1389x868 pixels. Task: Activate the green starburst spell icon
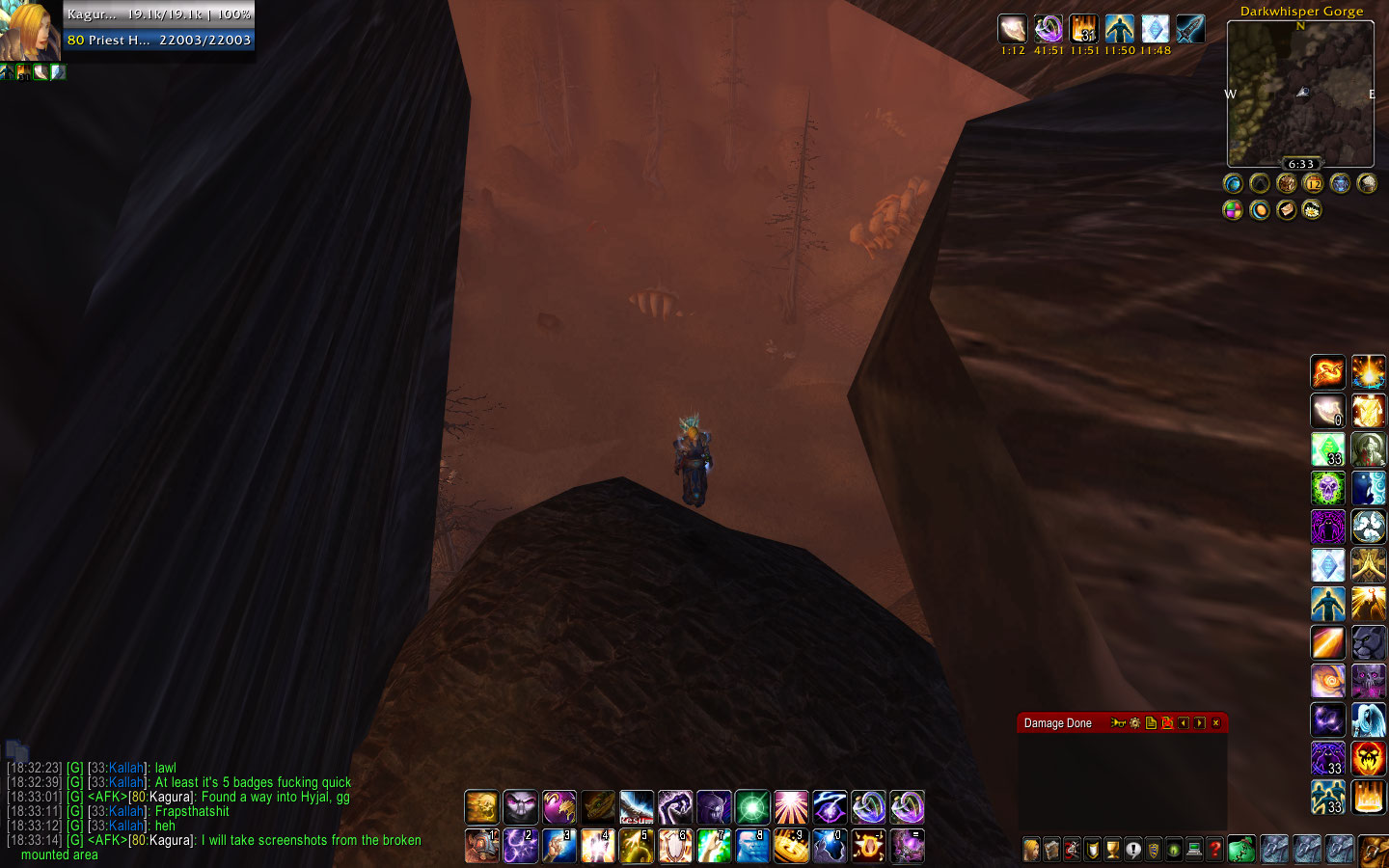tap(751, 807)
